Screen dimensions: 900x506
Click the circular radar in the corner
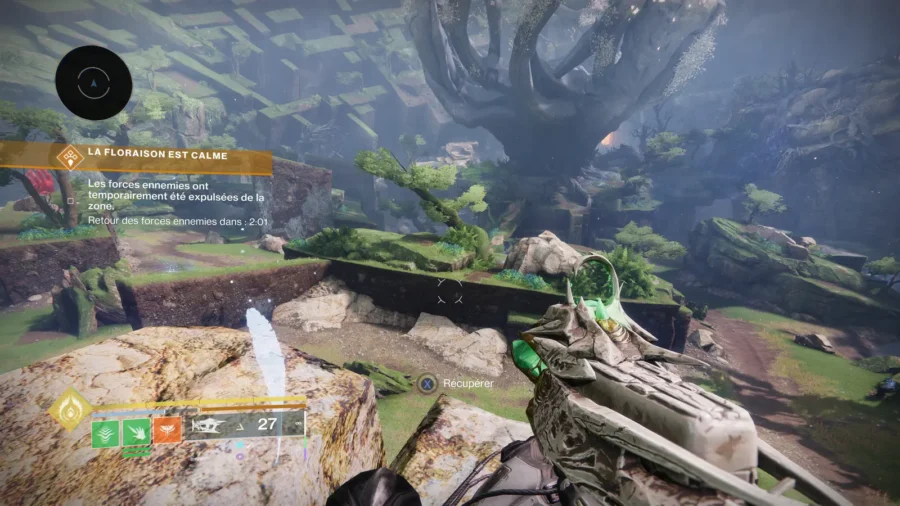tap(94, 83)
